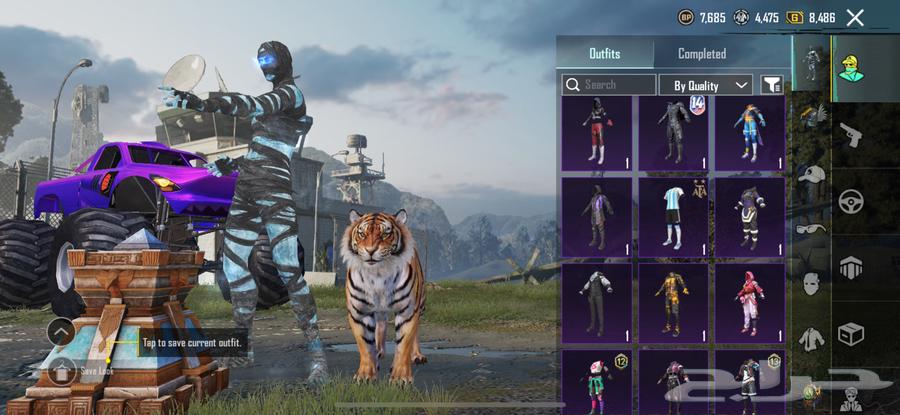This screenshot has height=415, width=900.
Task: Select the character avatar category icon
Action: [x=851, y=66]
